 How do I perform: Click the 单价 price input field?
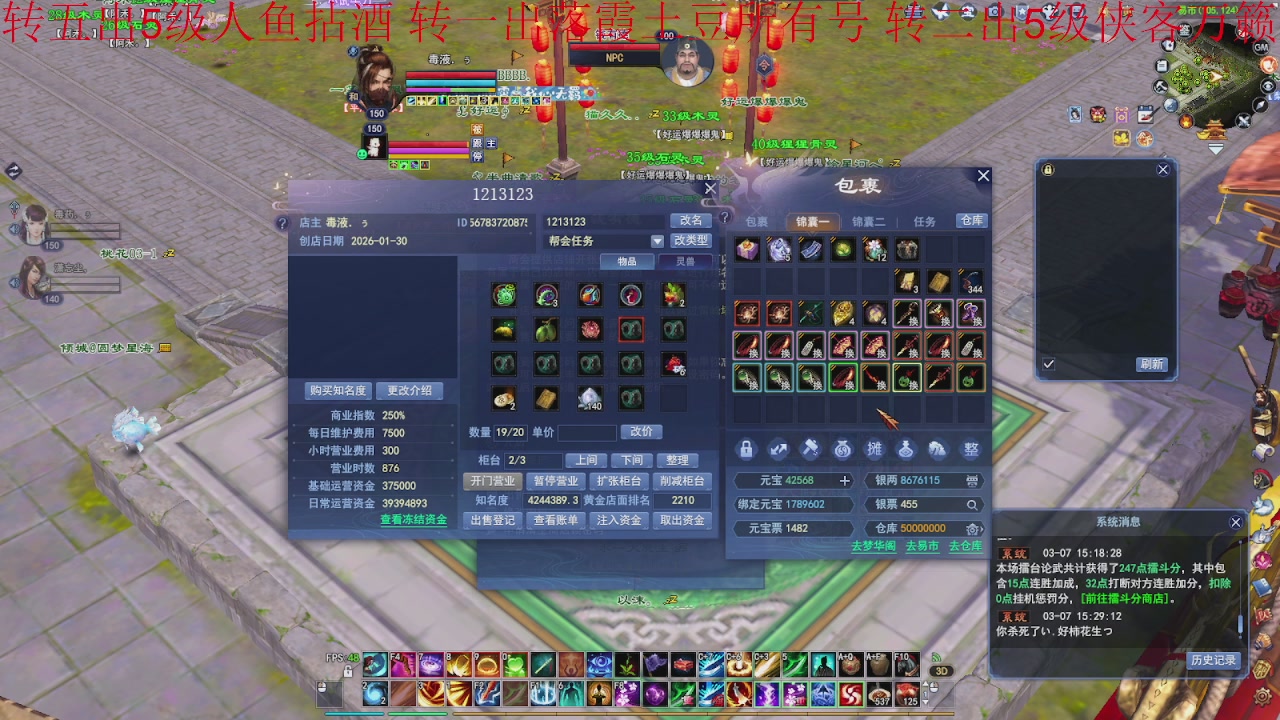(585, 432)
